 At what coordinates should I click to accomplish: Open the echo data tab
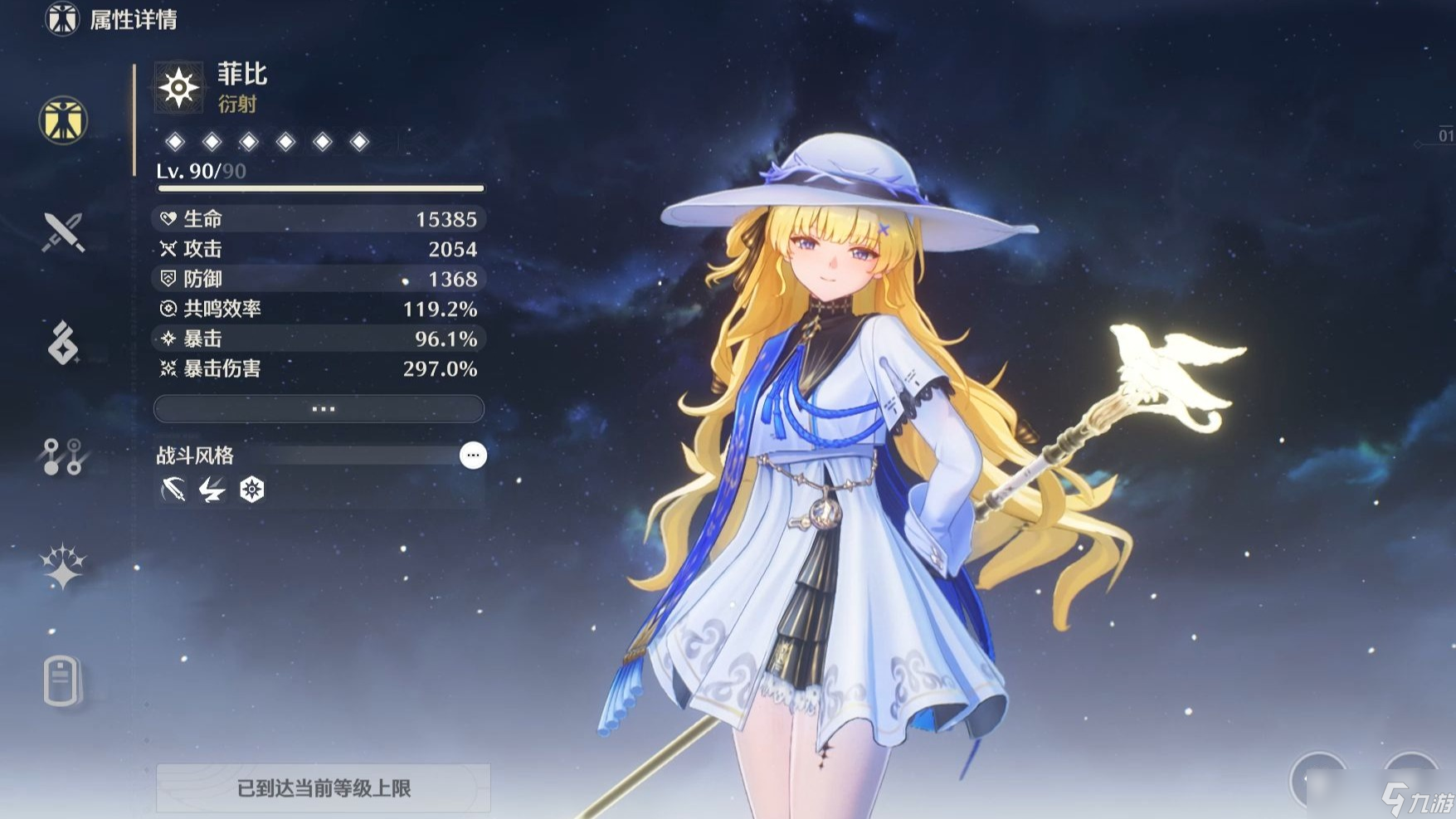63,344
